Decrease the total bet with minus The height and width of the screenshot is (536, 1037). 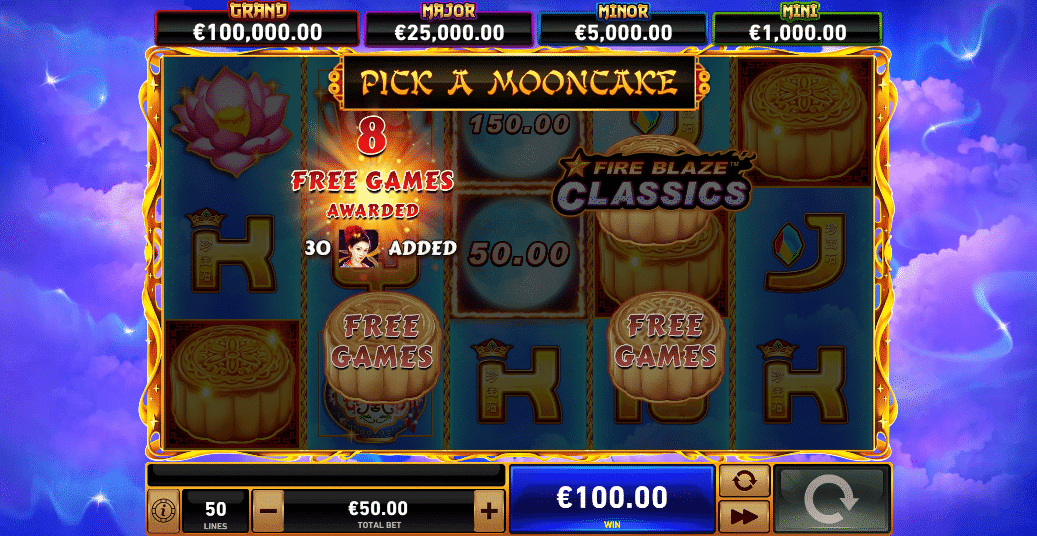pos(268,512)
